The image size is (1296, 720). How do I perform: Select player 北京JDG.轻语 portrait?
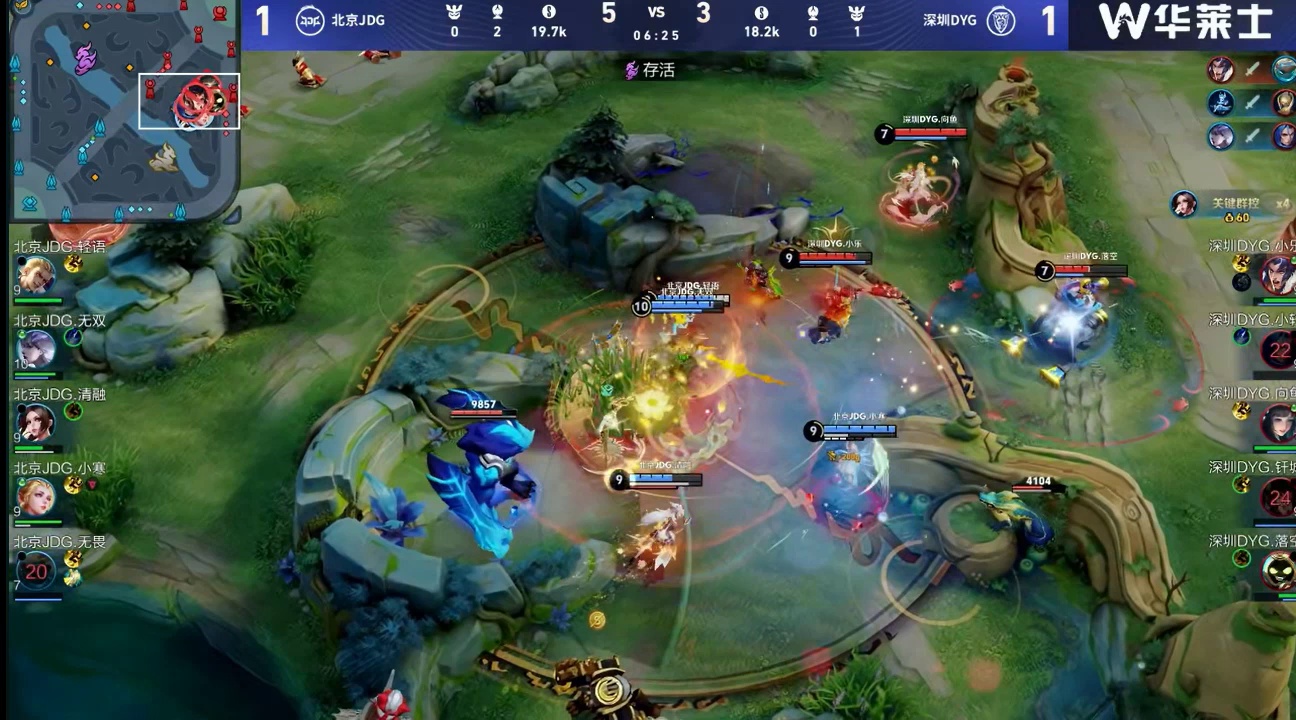36,275
